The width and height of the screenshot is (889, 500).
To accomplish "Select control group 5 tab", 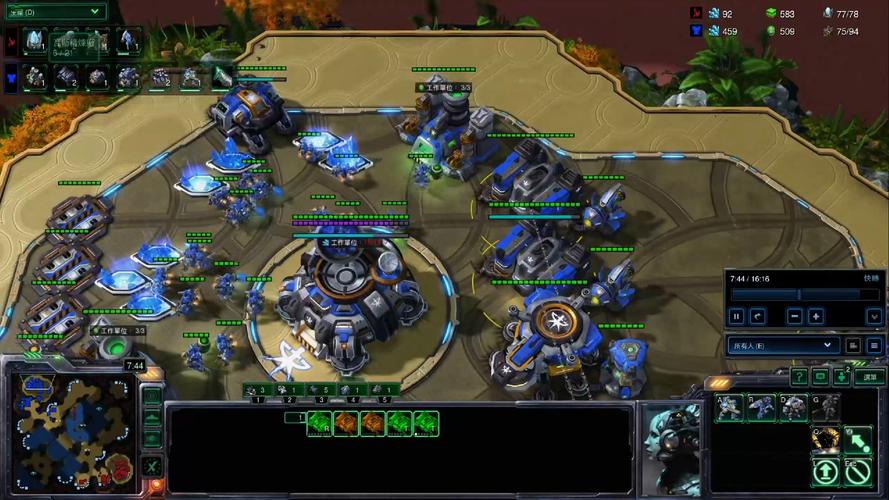I will tap(382, 390).
